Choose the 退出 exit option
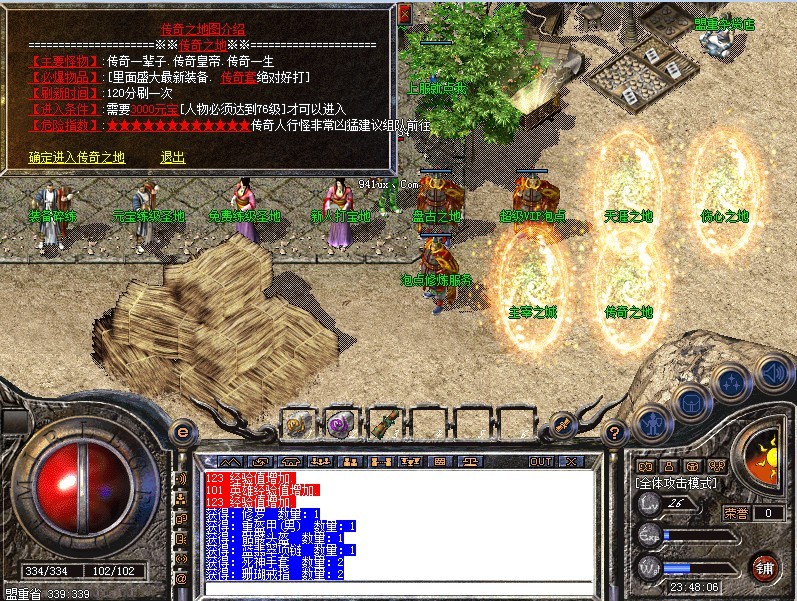 (x=172, y=157)
